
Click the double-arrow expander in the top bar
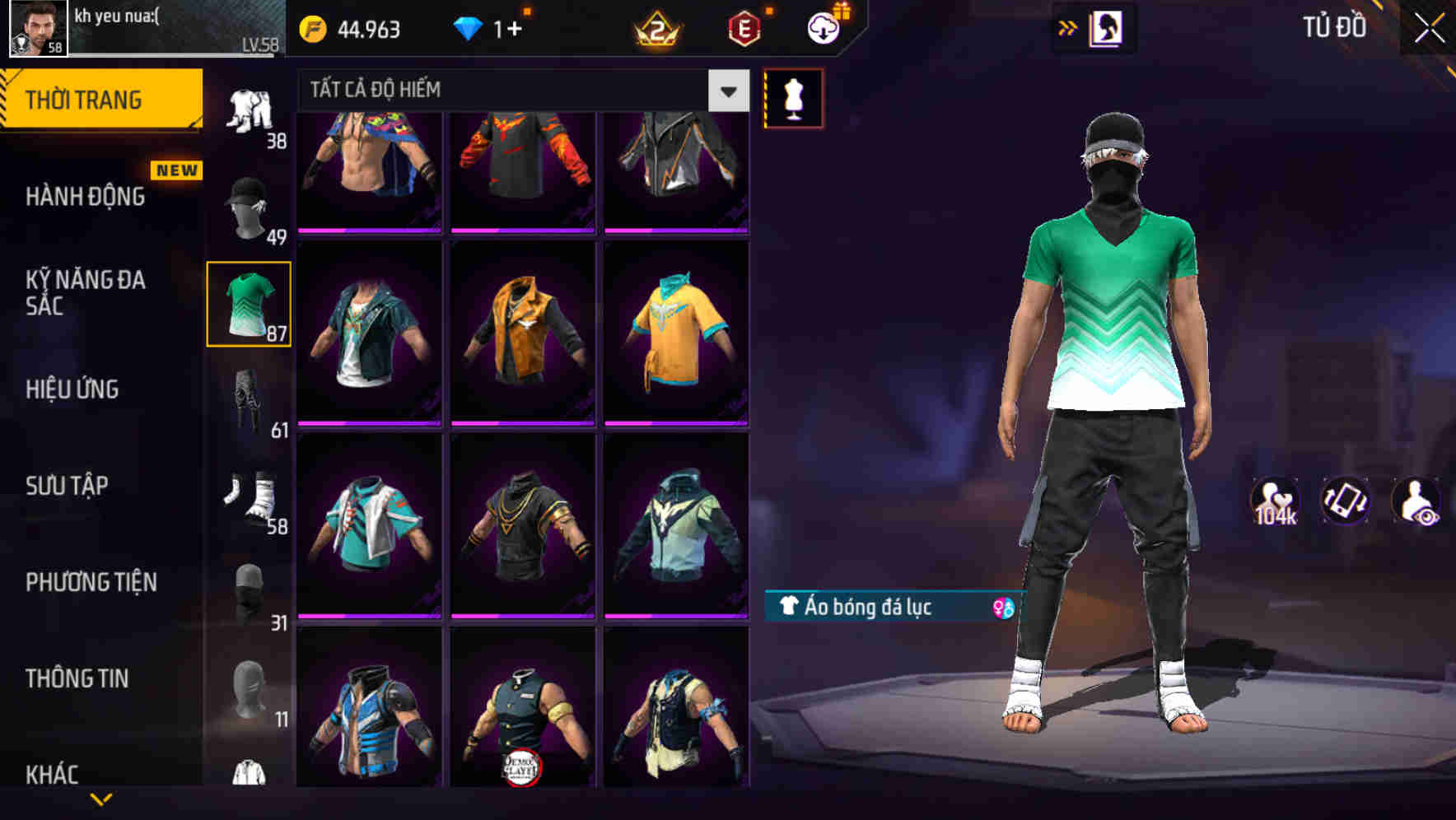1066,27
